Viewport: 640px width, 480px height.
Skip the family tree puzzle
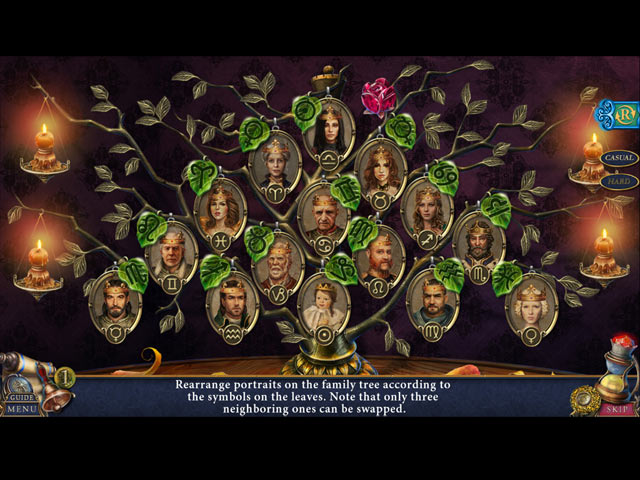coord(616,409)
